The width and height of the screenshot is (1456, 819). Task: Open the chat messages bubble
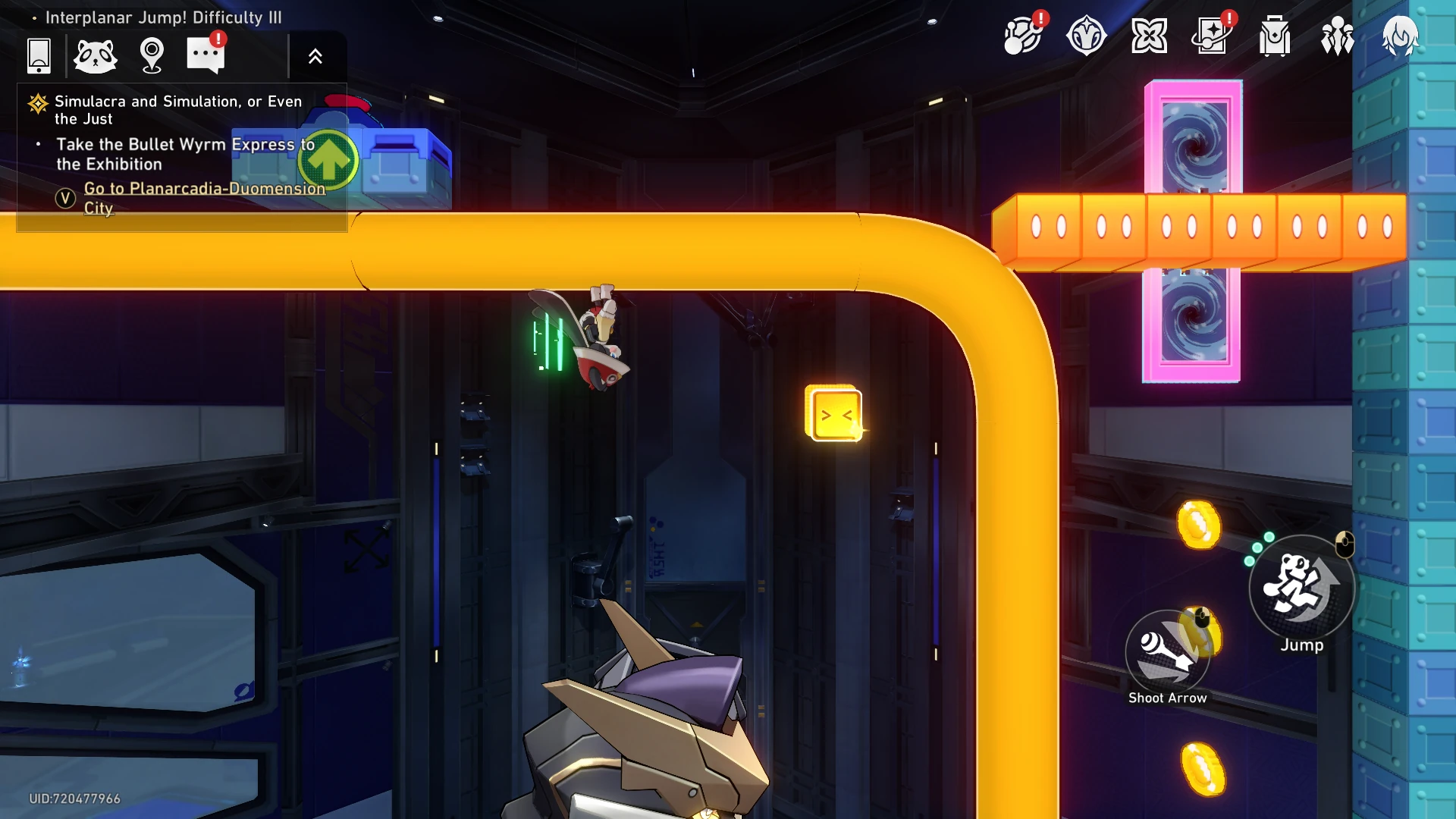pyautogui.click(x=206, y=55)
